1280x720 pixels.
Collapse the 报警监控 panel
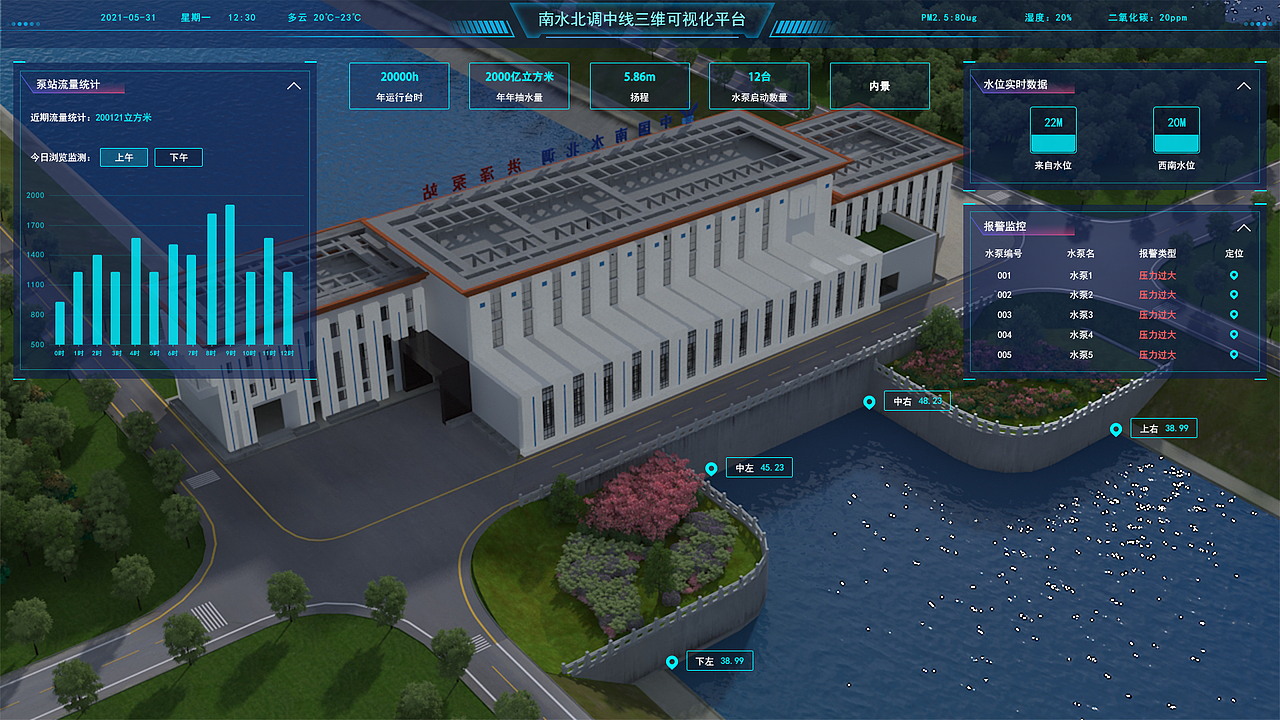[1244, 227]
